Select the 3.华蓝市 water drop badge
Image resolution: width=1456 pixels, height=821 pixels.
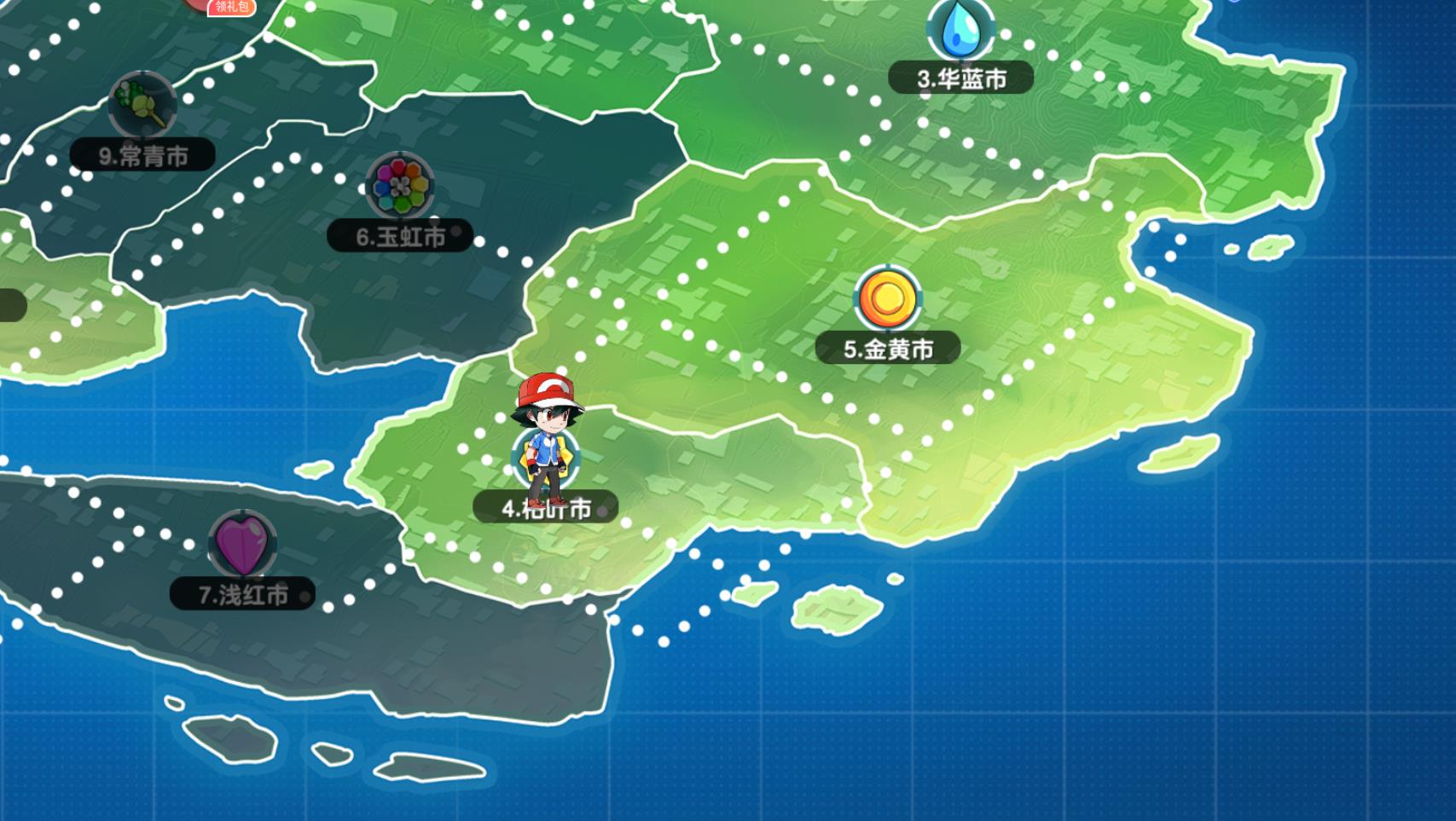pyautogui.click(x=961, y=29)
